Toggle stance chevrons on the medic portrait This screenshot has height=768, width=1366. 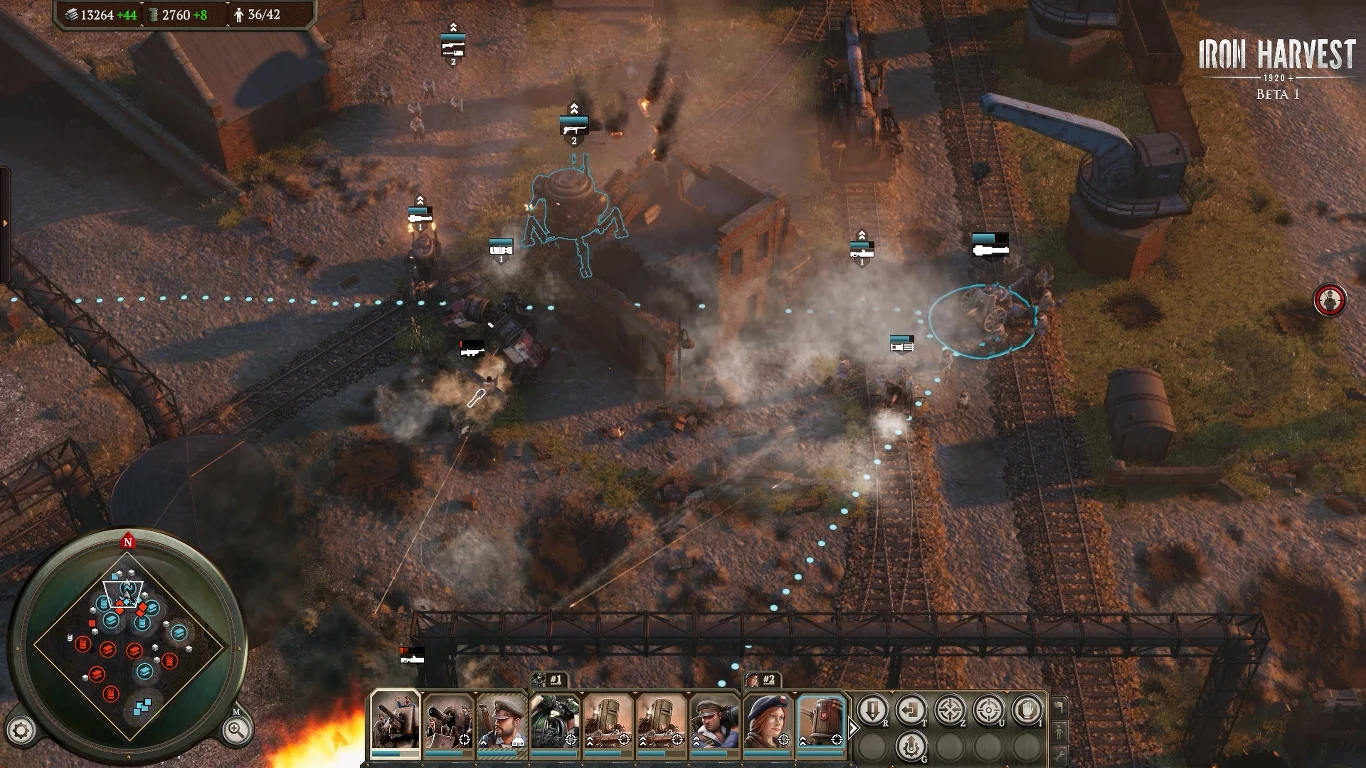pyautogui.click(x=696, y=740)
